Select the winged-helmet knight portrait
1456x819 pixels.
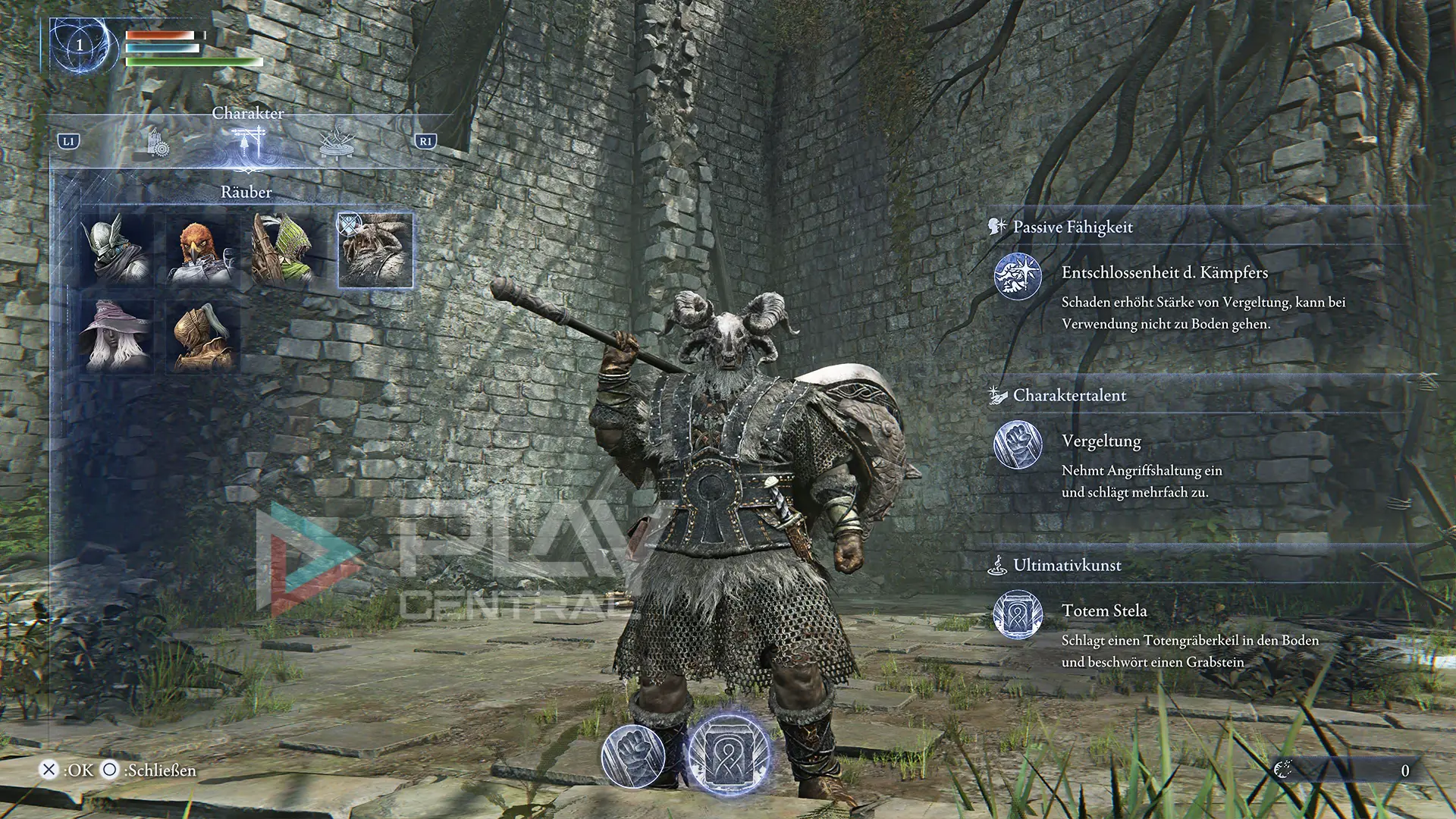(x=118, y=250)
